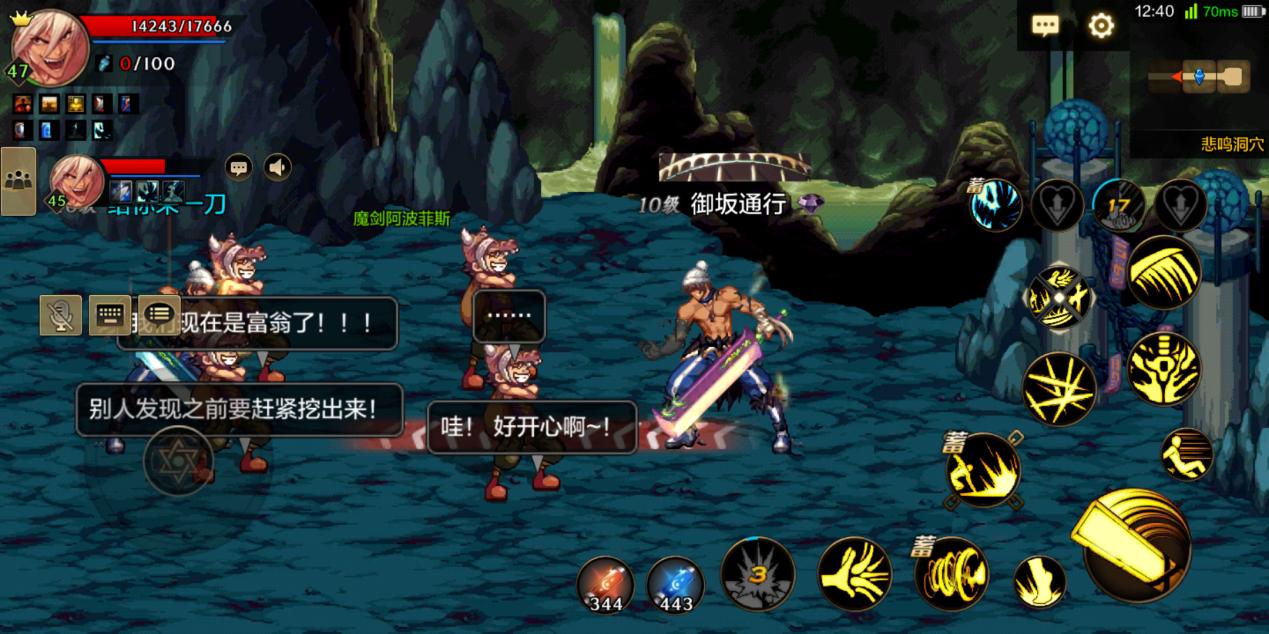This screenshot has width=1269, height=634.
Task: Activate the foot stomp skill icon
Action: [1039, 581]
